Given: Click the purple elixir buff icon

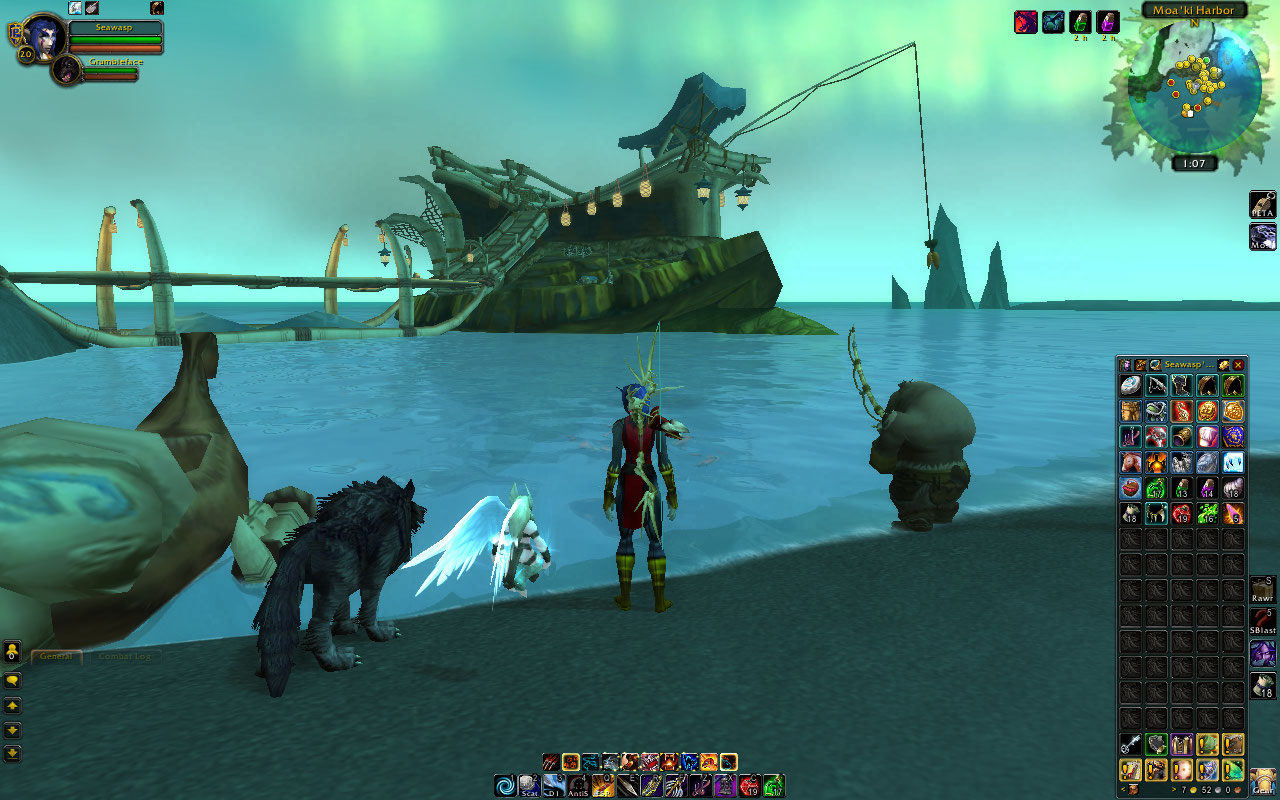Looking at the screenshot, I should coord(1107,22).
